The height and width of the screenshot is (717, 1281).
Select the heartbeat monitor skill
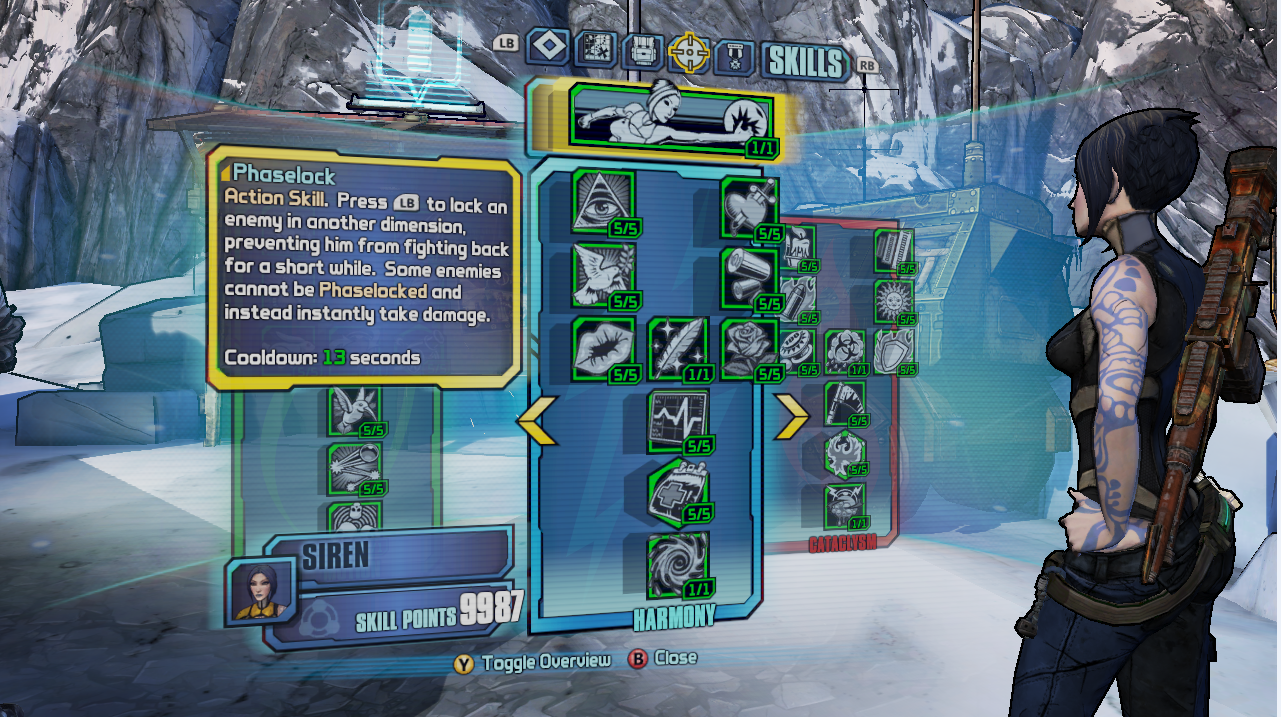[x=677, y=418]
